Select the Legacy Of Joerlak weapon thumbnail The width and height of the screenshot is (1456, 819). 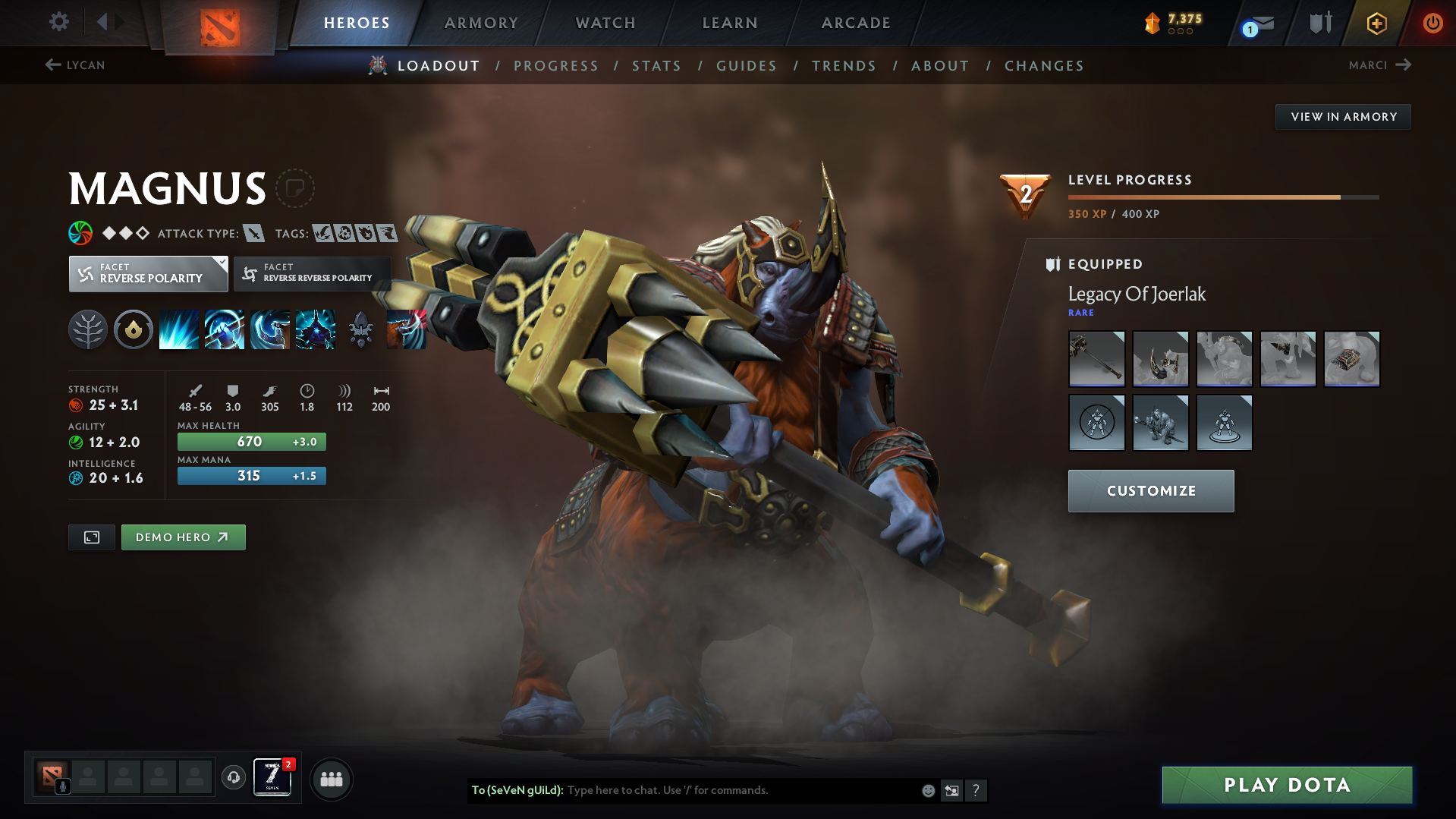coord(1096,359)
